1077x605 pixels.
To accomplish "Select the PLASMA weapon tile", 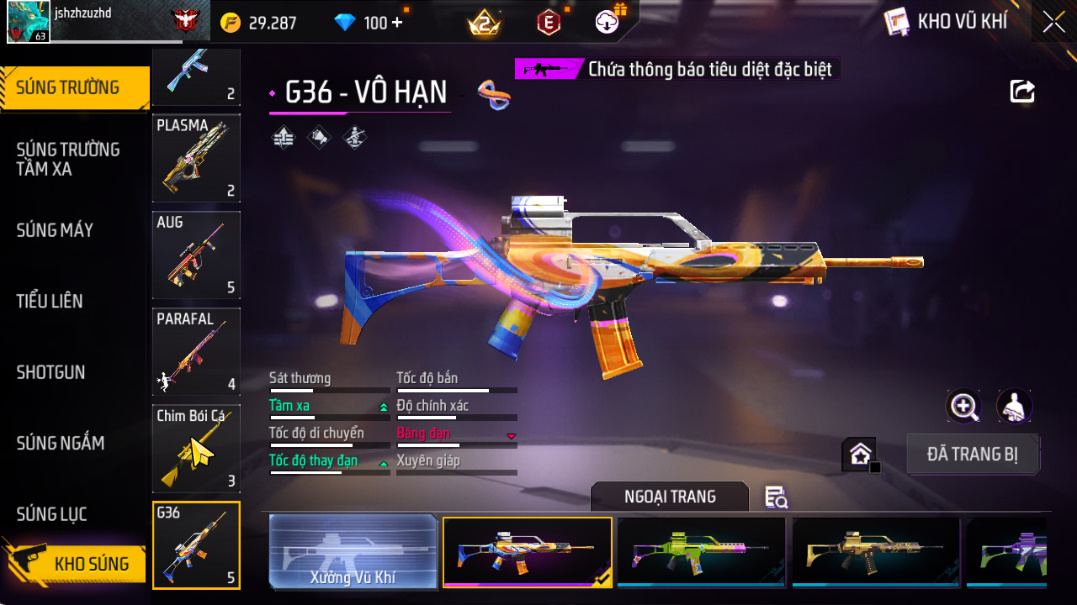I will click(196, 158).
